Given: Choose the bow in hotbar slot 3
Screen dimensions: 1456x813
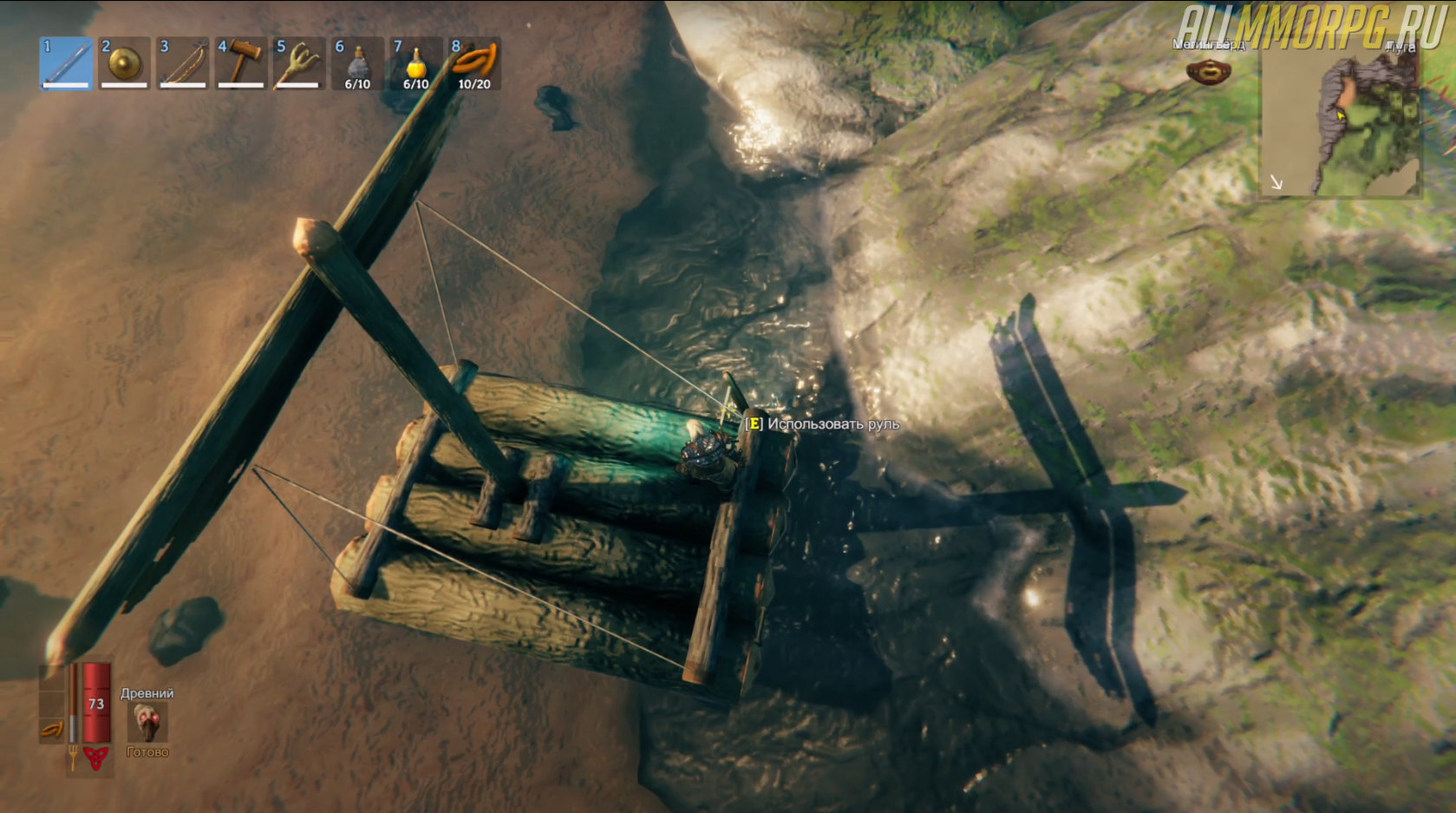Looking at the screenshot, I should point(183,63).
